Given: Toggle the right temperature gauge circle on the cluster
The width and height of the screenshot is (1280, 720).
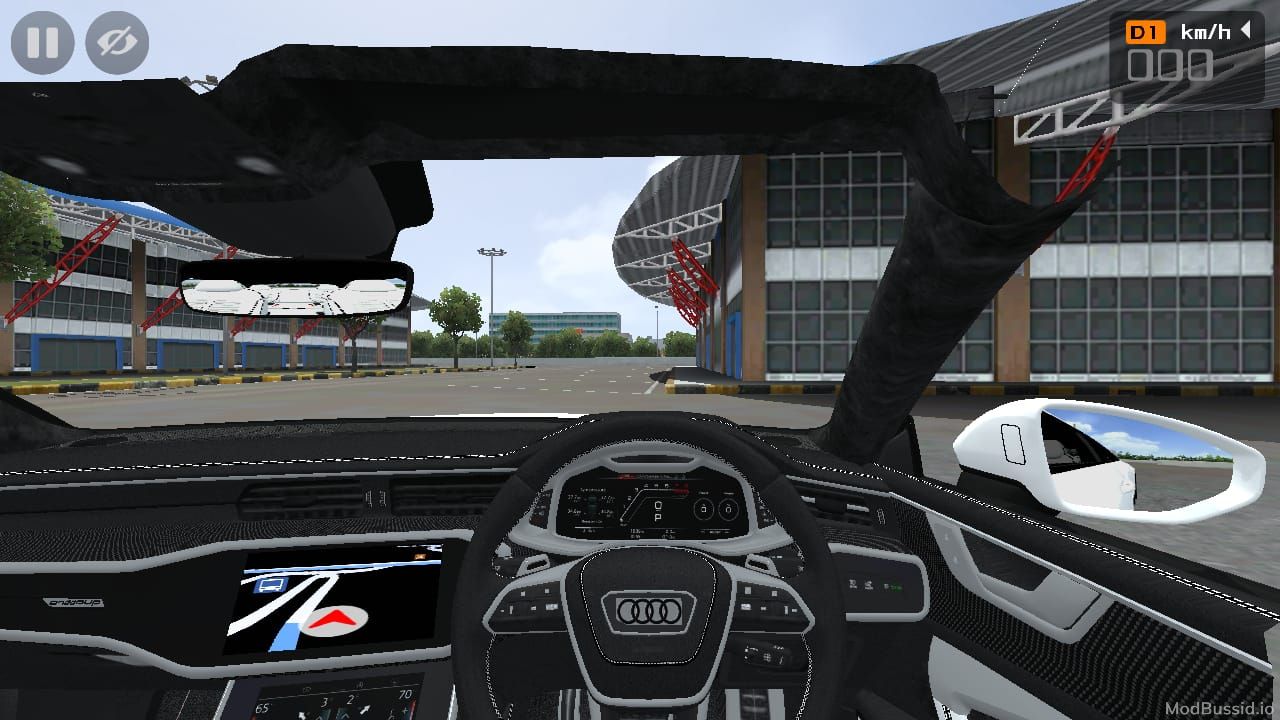Looking at the screenshot, I should point(728,509).
